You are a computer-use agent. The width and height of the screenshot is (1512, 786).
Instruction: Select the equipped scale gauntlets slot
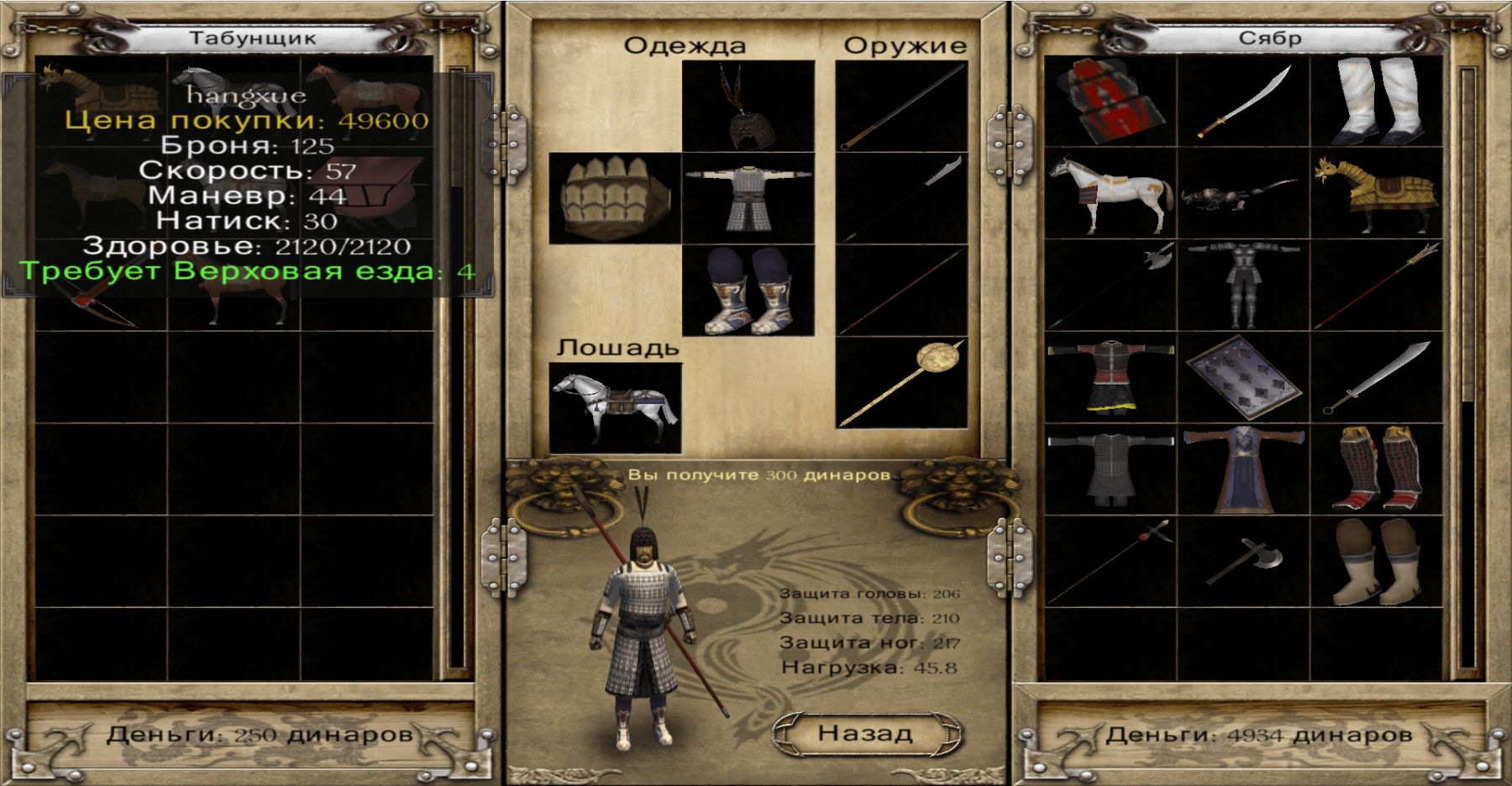click(615, 198)
